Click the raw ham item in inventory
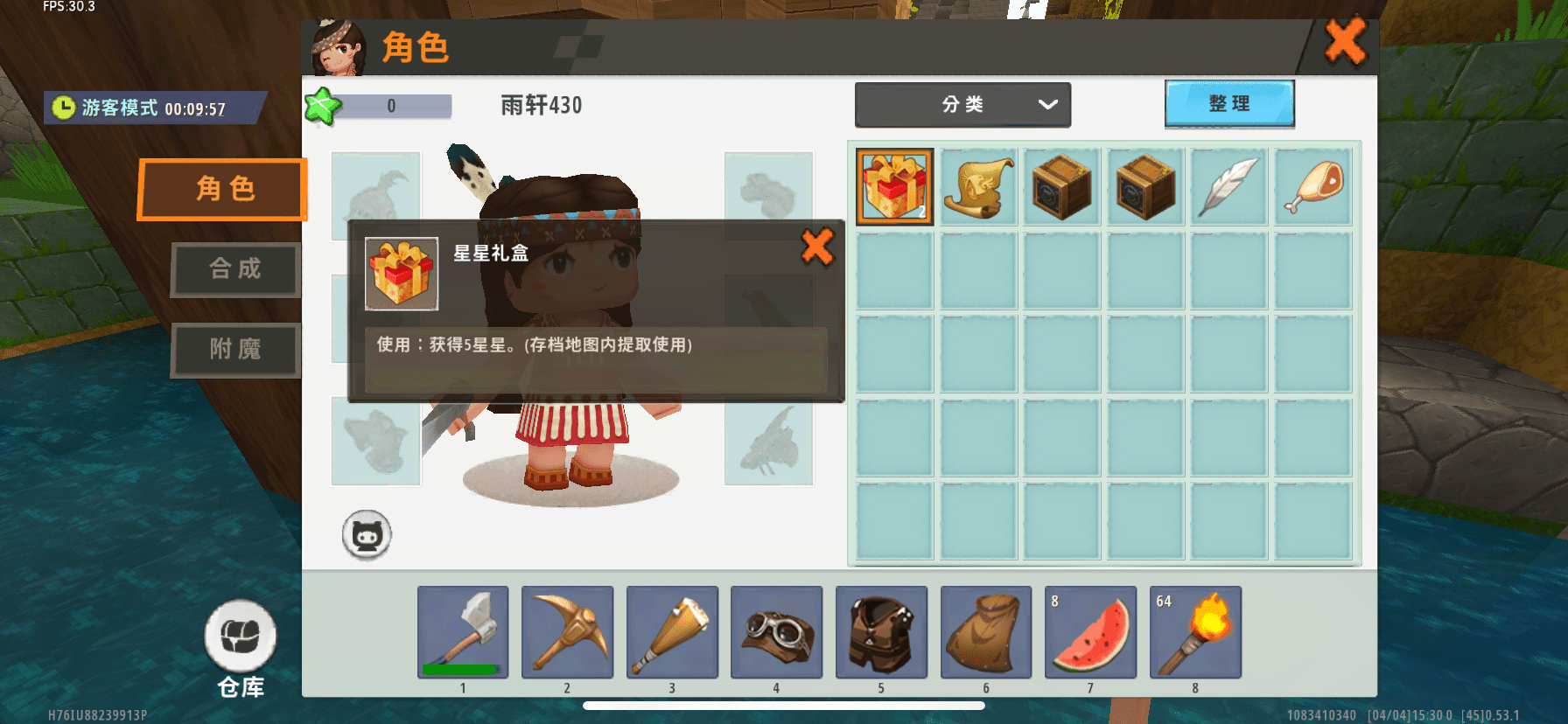Image resolution: width=1568 pixels, height=724 pixels. (x=1312, y=186)
